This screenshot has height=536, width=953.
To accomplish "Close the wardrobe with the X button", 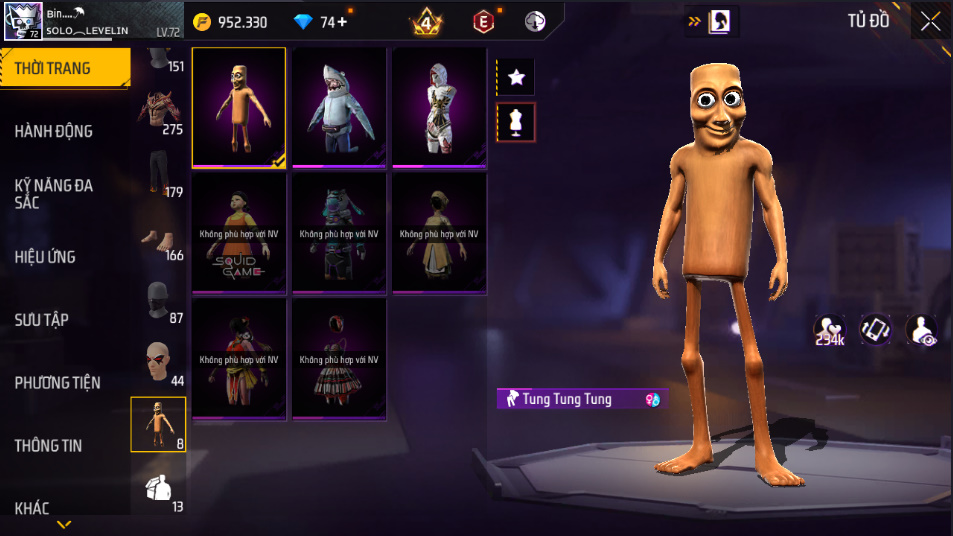I will (930, 21).
